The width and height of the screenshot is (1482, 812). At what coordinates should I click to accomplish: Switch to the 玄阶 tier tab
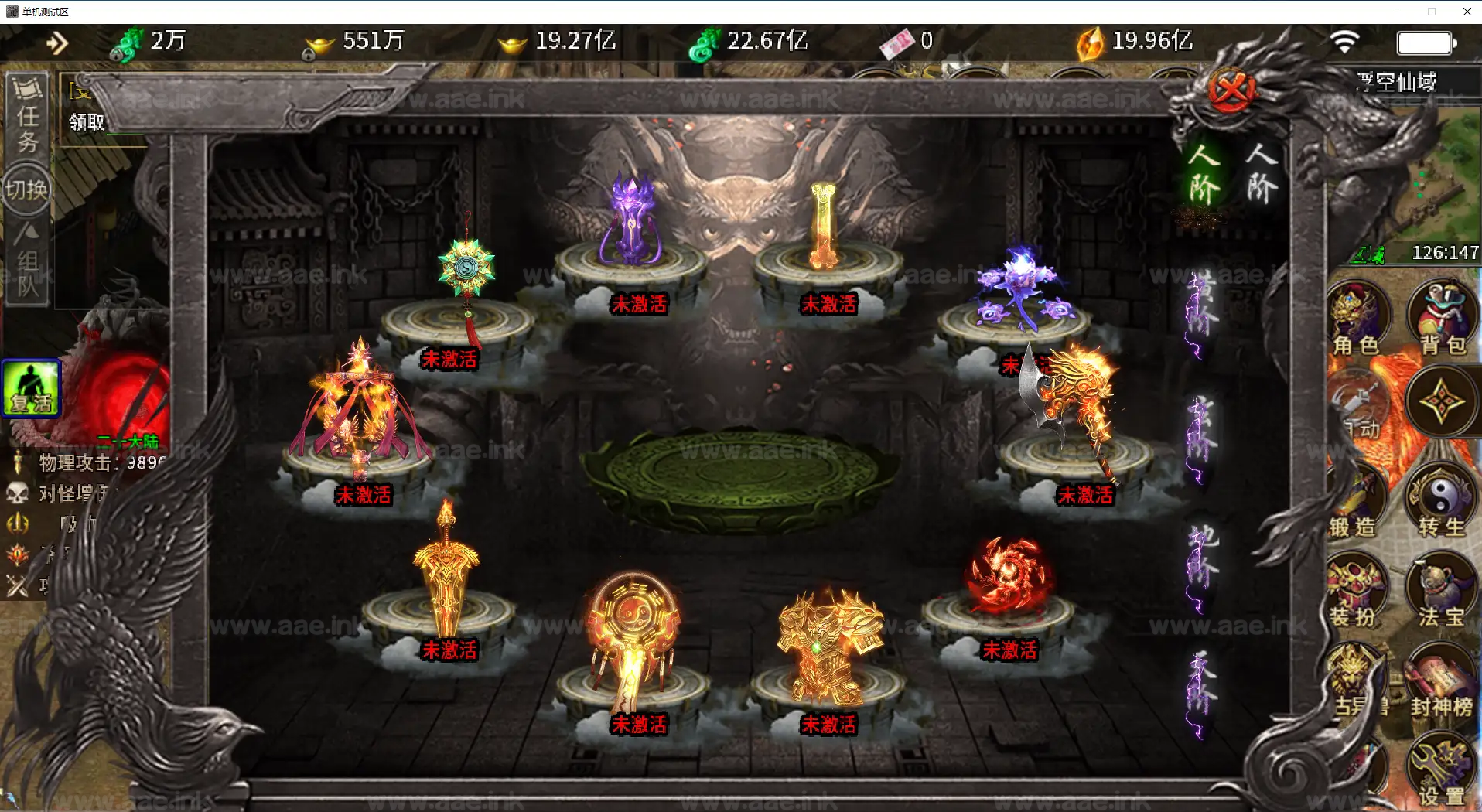1200,433
